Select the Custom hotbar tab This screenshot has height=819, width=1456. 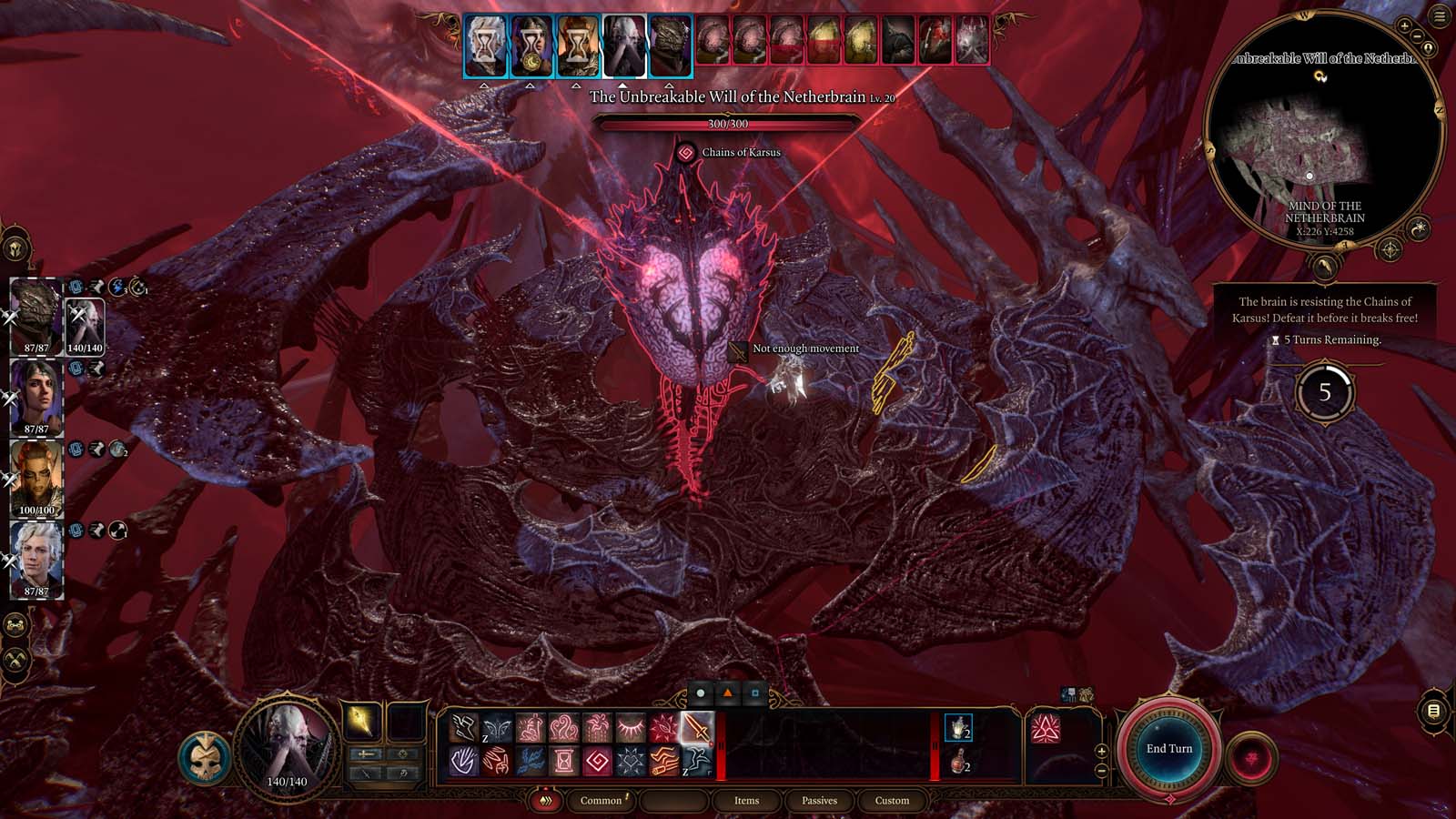click(892, 801)
